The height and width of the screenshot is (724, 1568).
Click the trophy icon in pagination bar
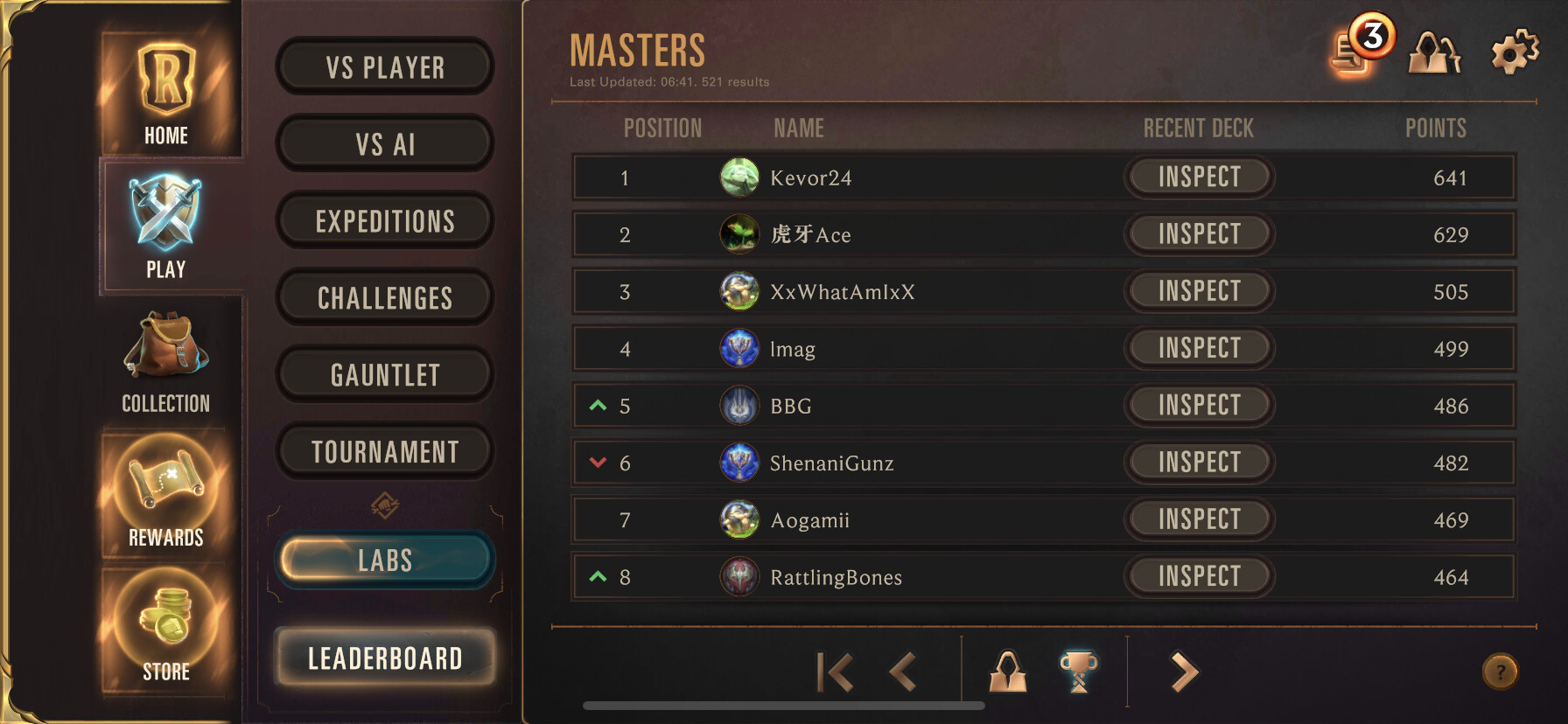(1078, 672)
